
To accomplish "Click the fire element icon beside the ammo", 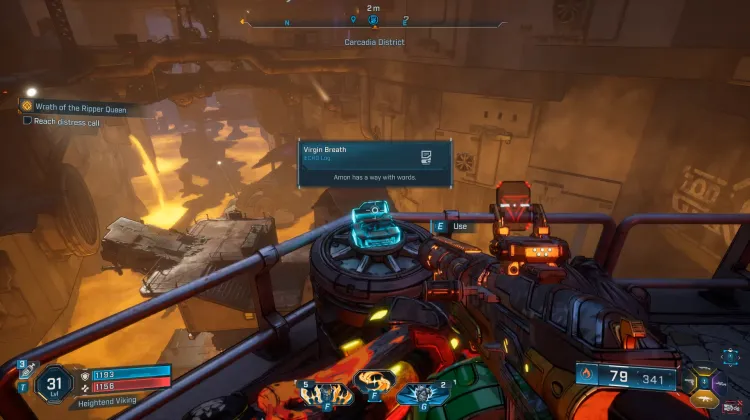I will pos(585,378).
